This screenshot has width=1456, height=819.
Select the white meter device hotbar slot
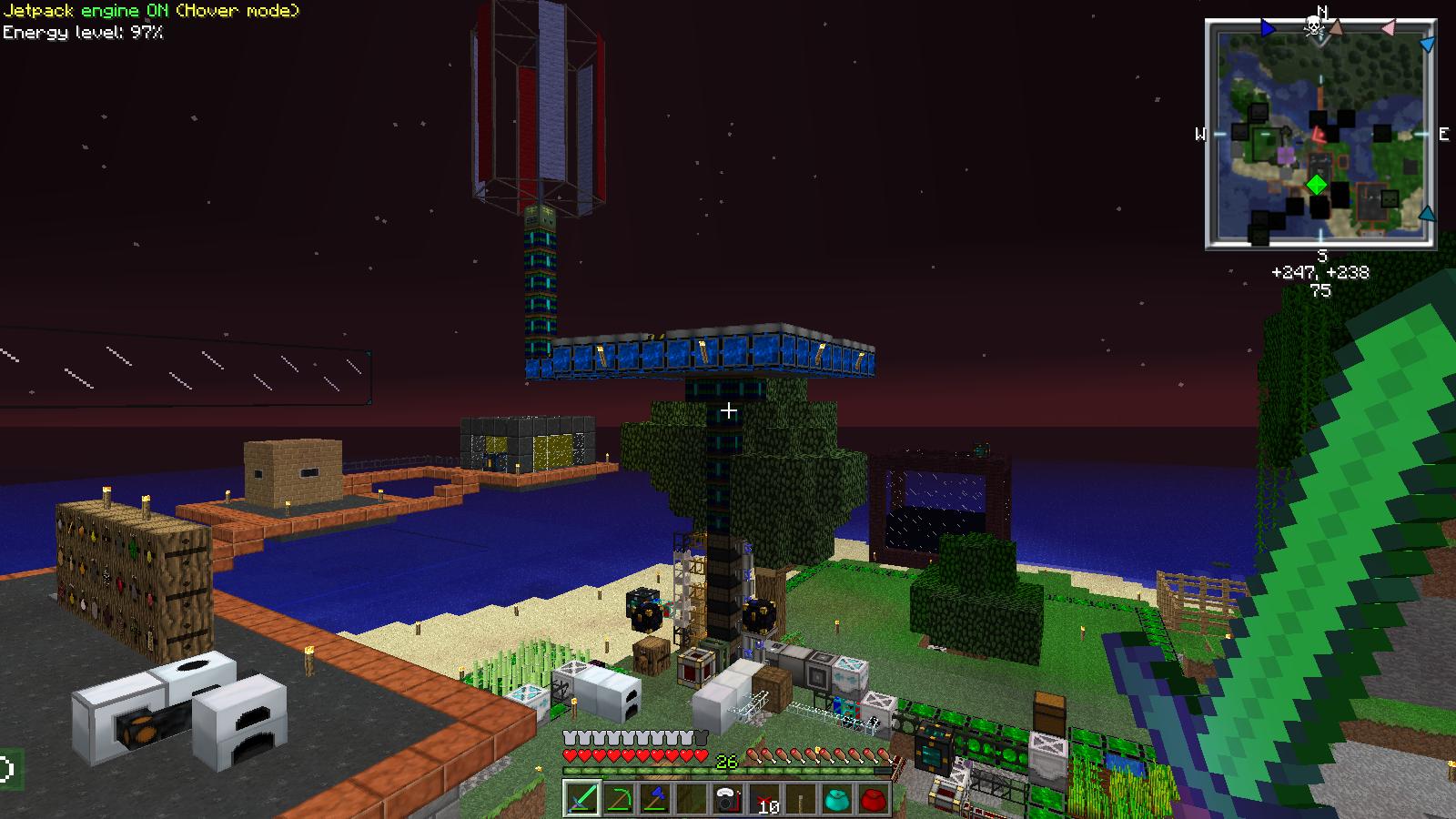click(x=728, y=799)
